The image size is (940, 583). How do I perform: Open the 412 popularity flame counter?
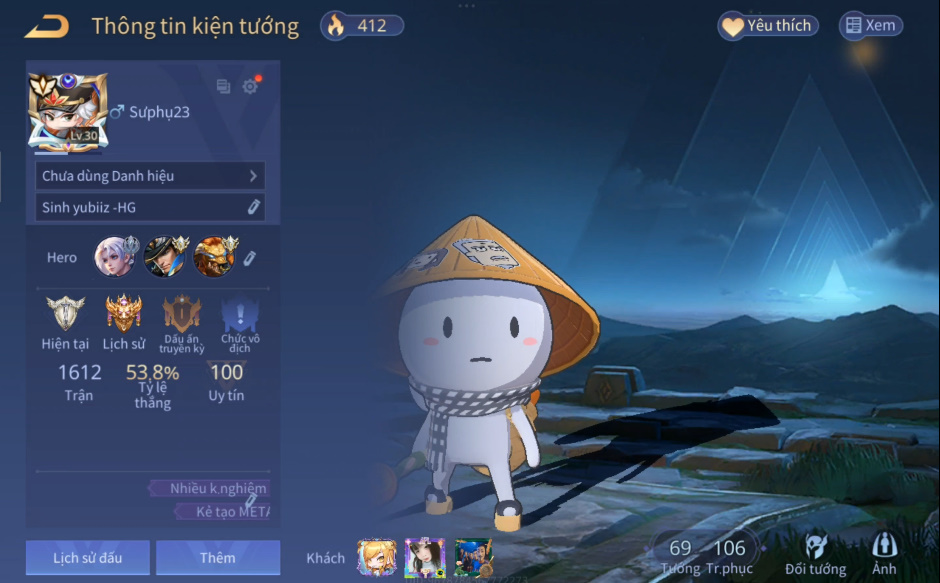click(x=362, y=26)
